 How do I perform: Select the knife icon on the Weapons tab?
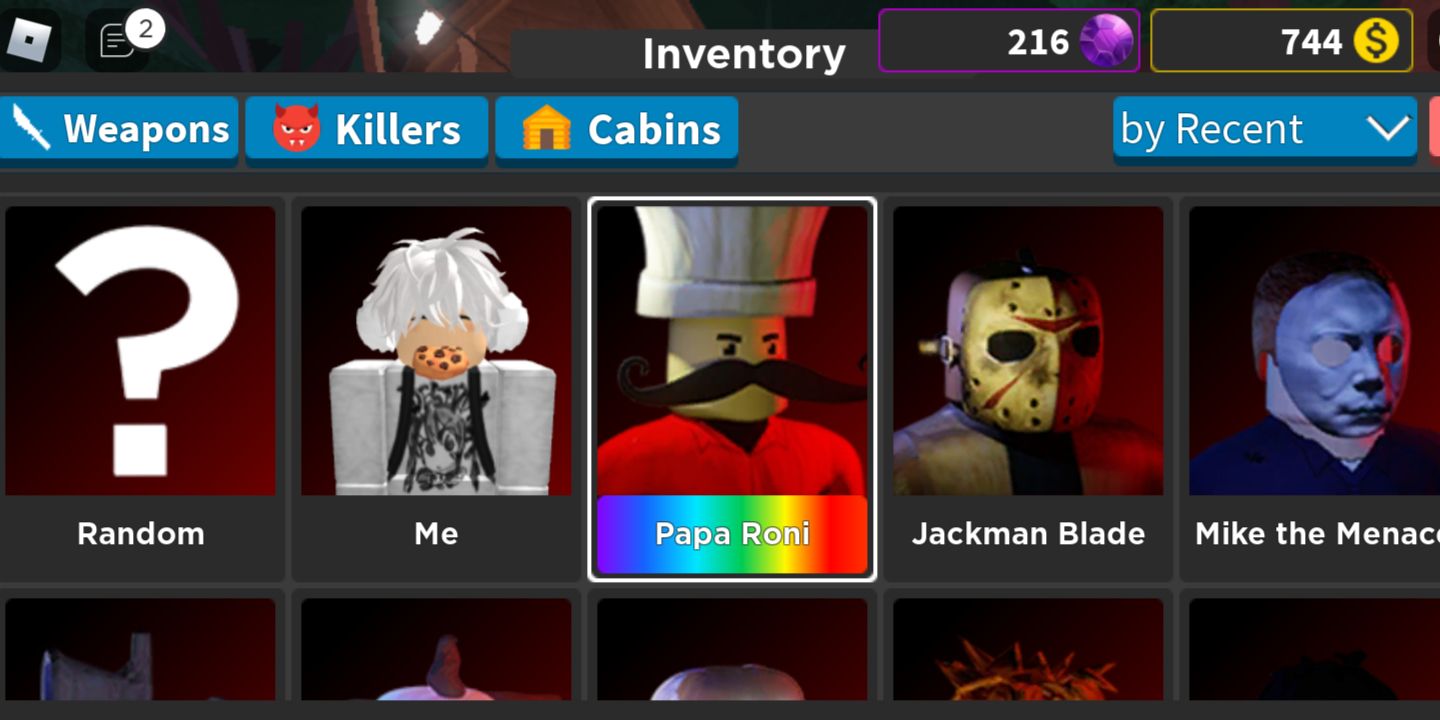pyautogui.click(x=30, y=128)
